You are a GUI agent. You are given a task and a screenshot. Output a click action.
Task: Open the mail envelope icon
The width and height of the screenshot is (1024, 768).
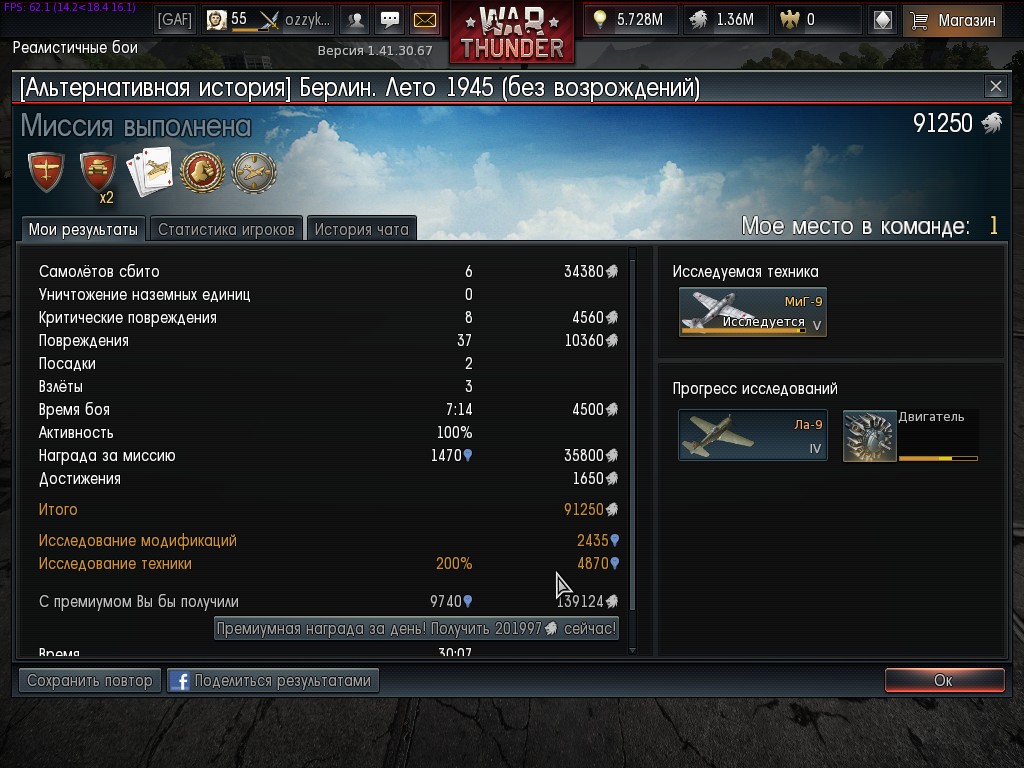(x=425, y=19)
